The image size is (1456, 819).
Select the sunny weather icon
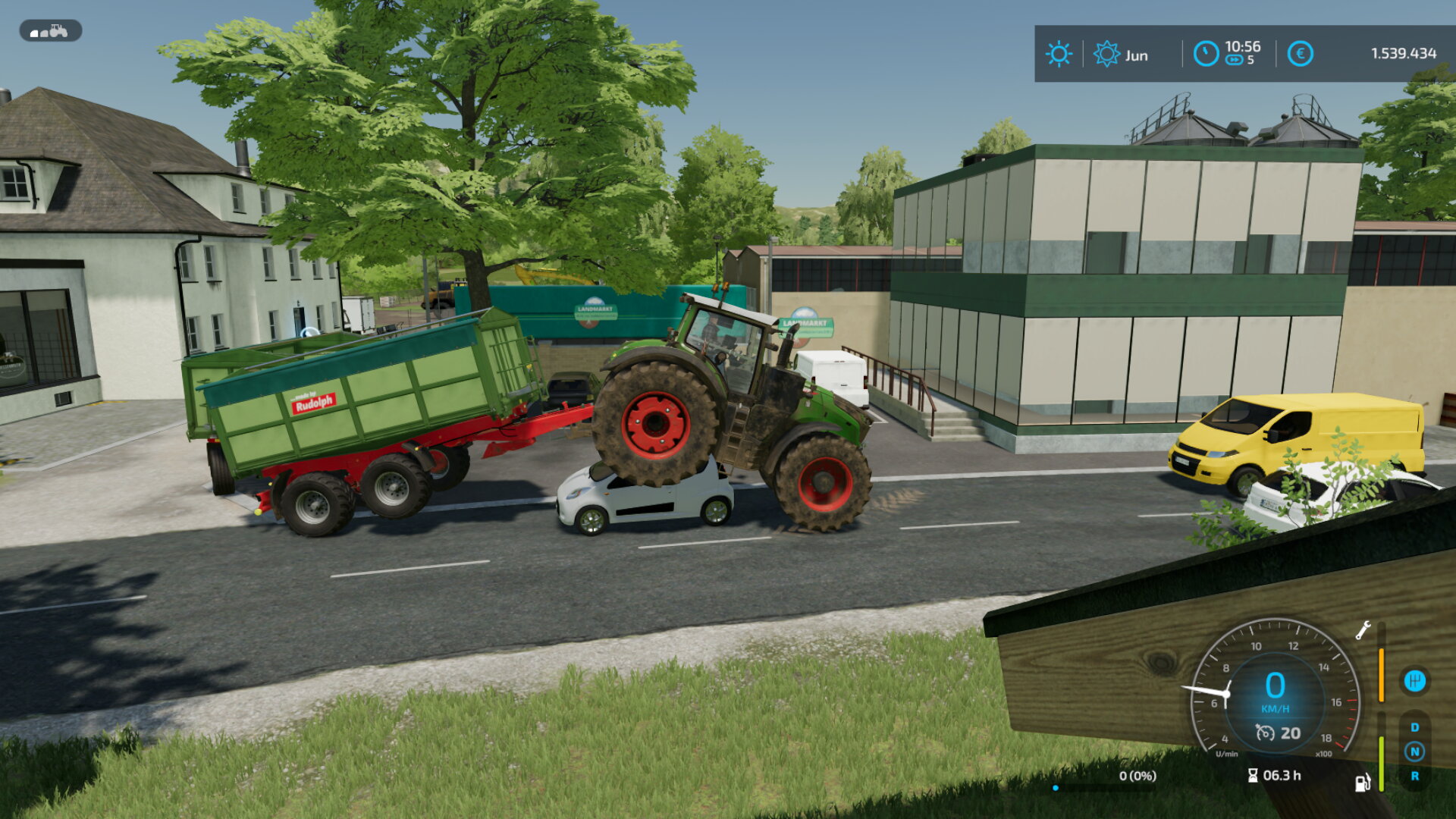click(x=1059, y=54)
